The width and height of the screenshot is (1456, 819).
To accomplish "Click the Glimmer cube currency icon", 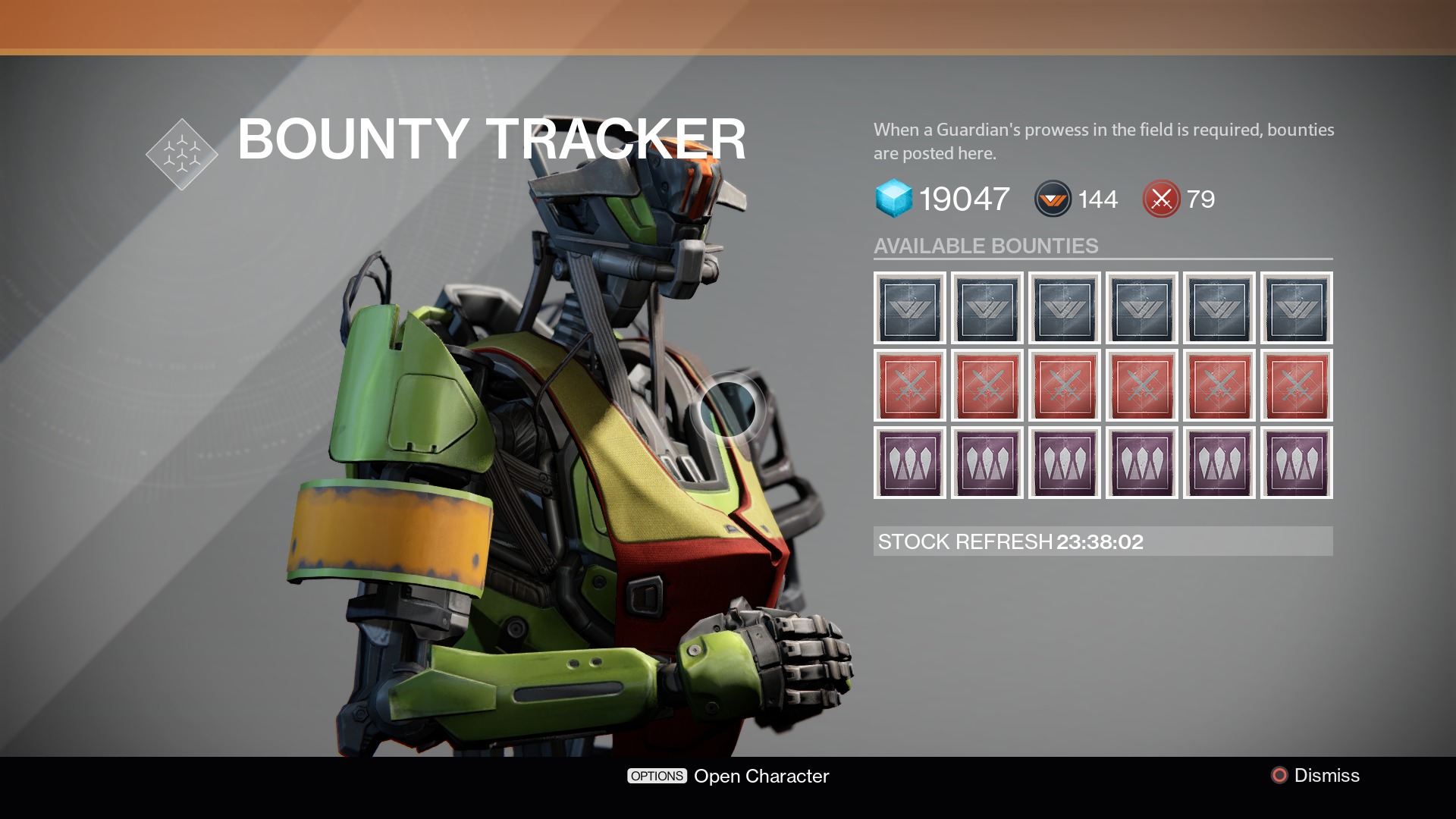I will (896, 199).
